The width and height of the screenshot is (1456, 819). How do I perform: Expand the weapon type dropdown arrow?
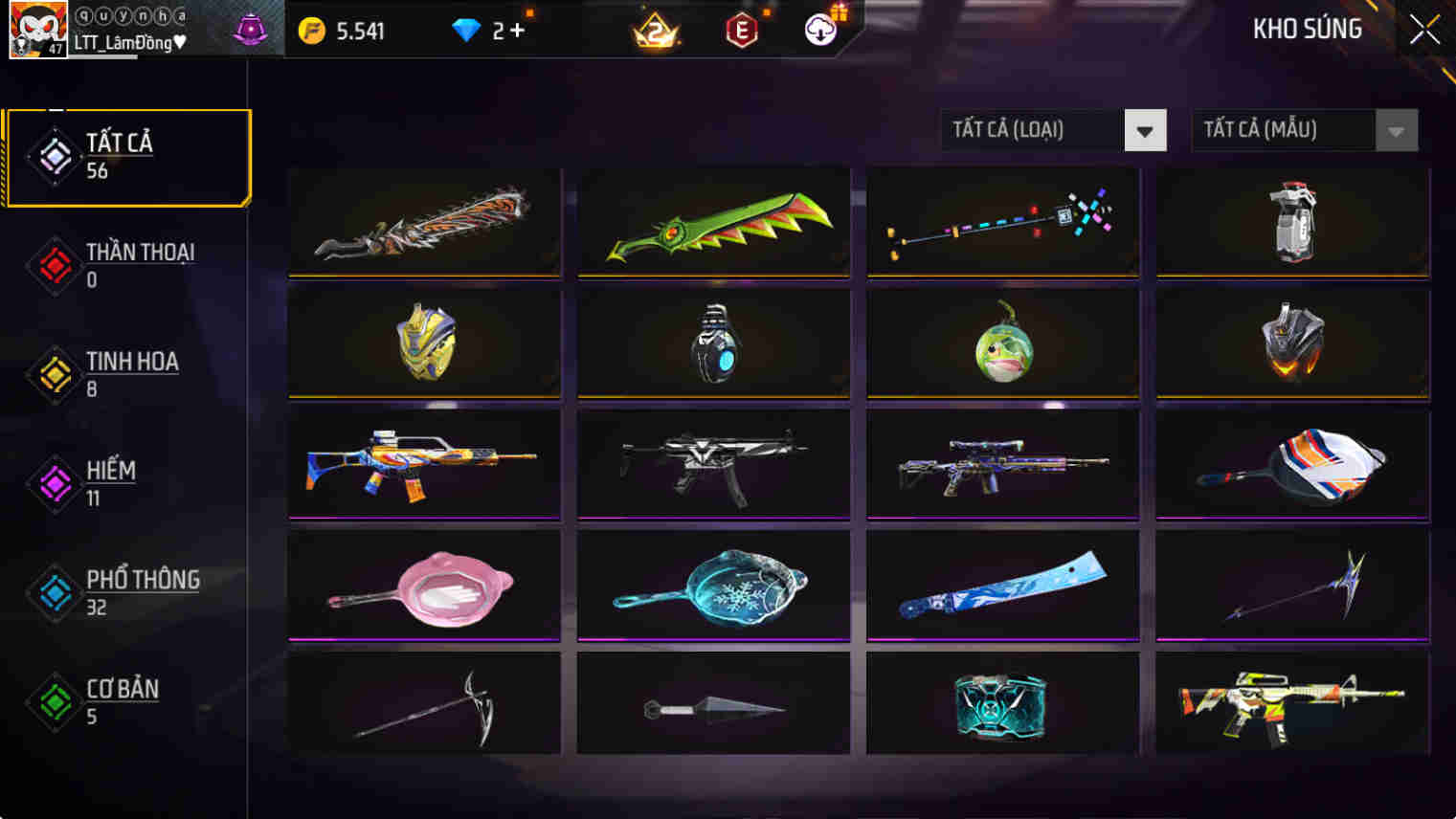[1145, 130]
